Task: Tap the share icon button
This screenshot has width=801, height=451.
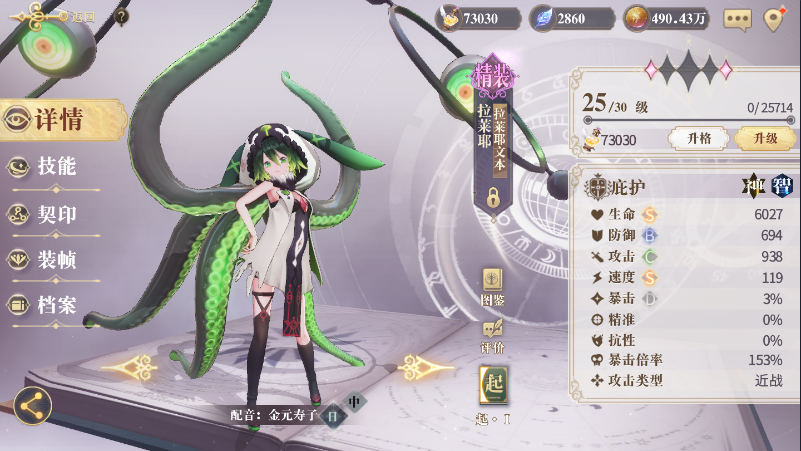Action: point(33,405)
